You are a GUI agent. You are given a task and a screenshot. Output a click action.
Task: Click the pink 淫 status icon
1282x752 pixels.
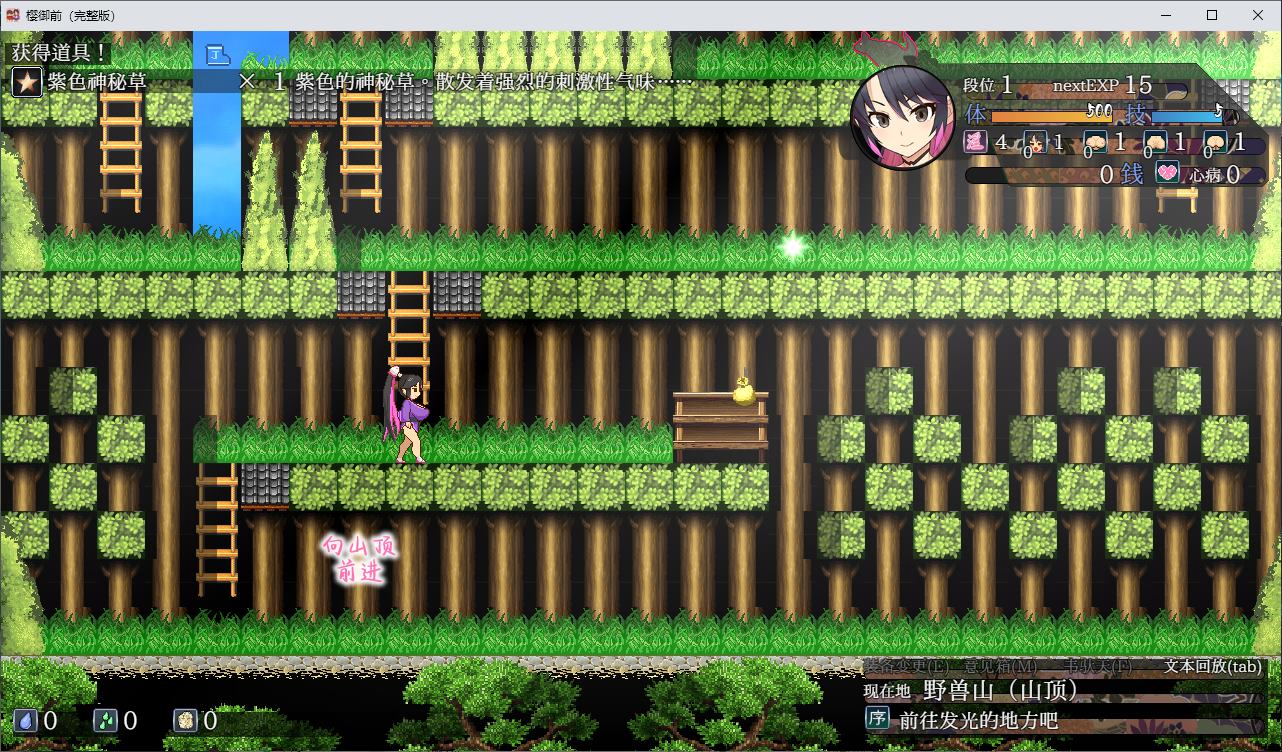pos(975,143)
